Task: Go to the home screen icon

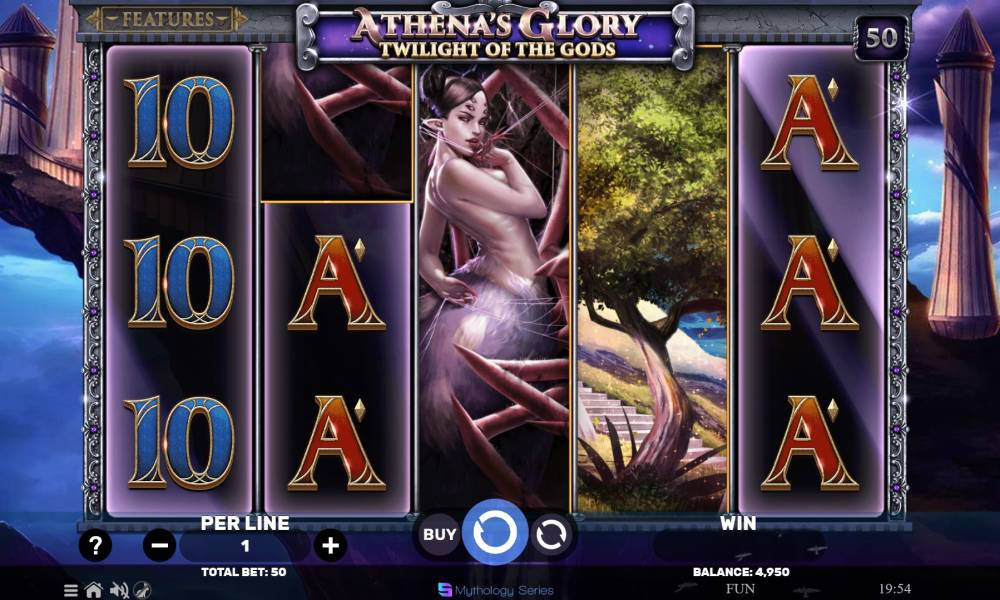Action: 93,590
